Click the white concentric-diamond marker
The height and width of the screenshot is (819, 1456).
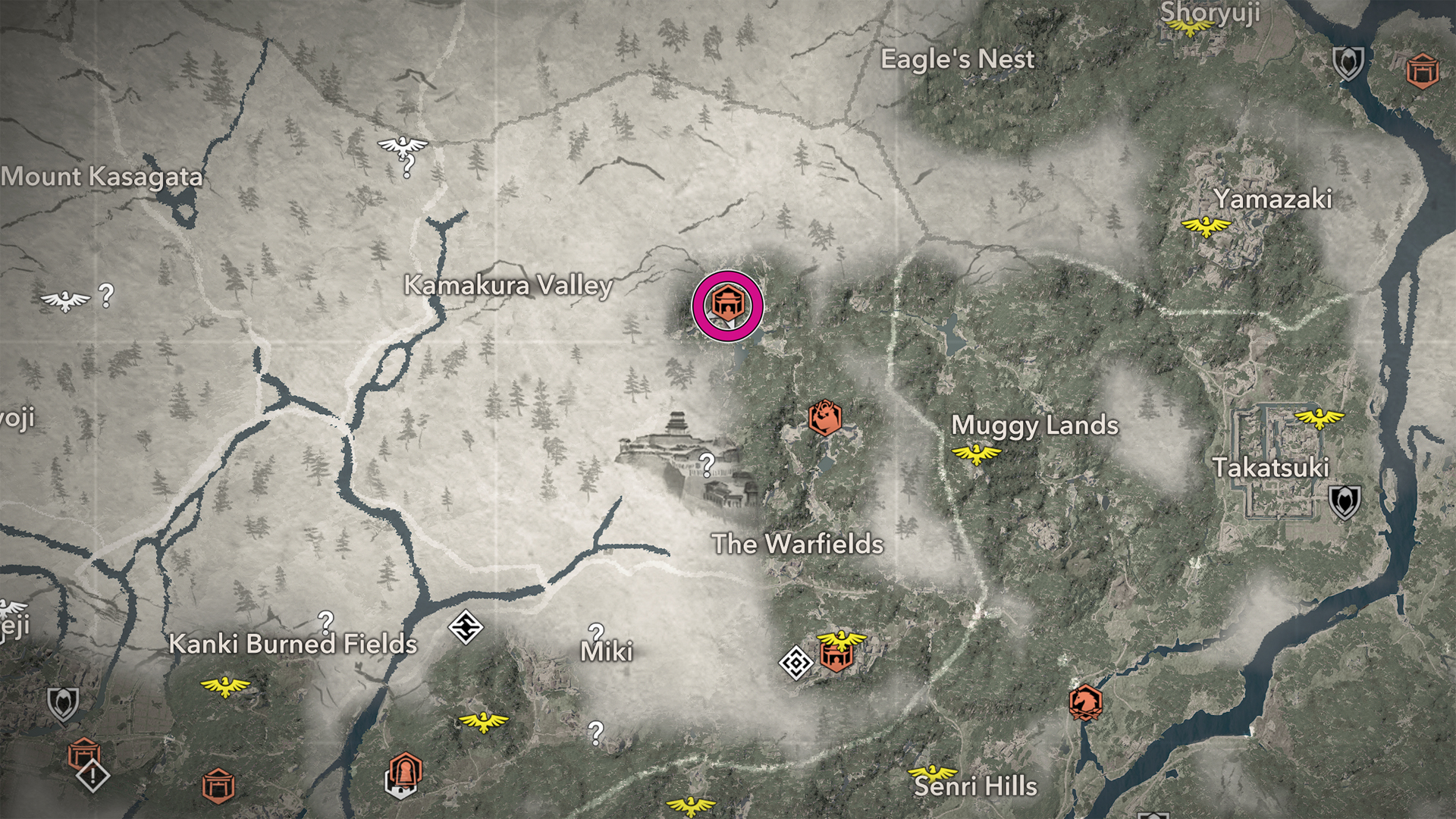click(x=795, y=663)
